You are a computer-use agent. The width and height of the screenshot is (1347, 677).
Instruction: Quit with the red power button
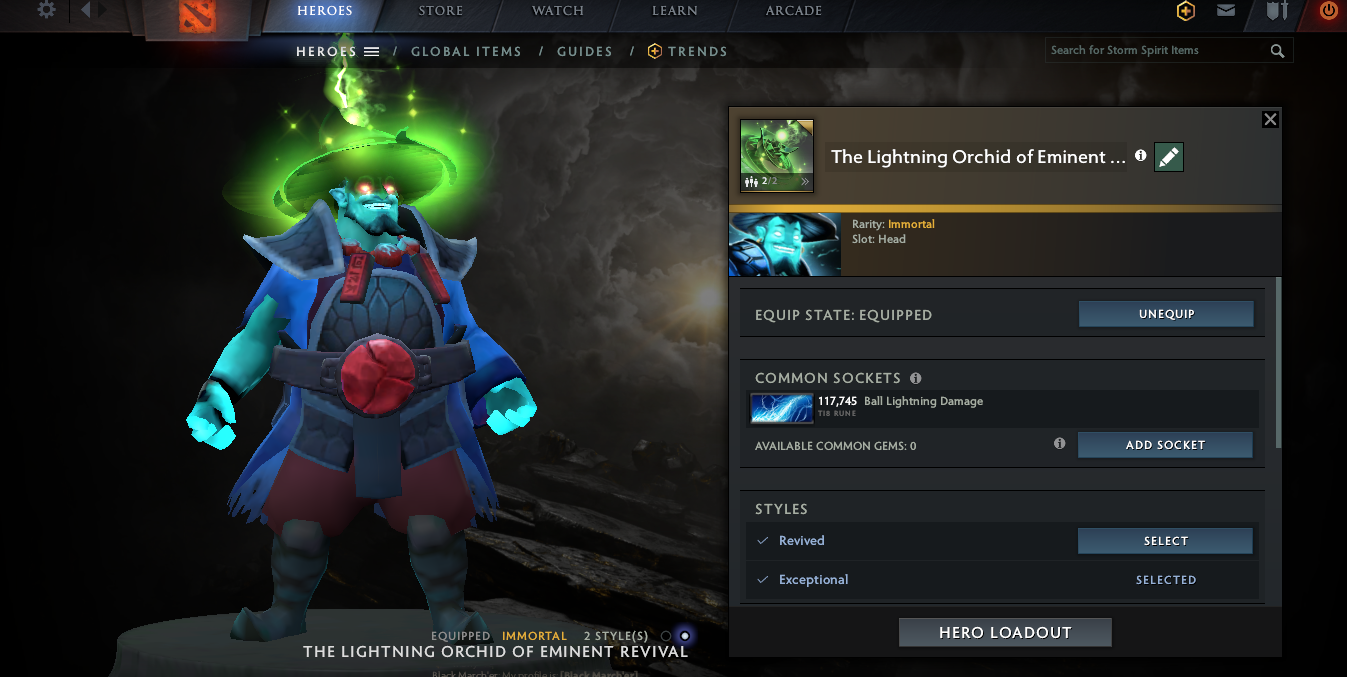pyautogui.click(x=1328, y=11)
